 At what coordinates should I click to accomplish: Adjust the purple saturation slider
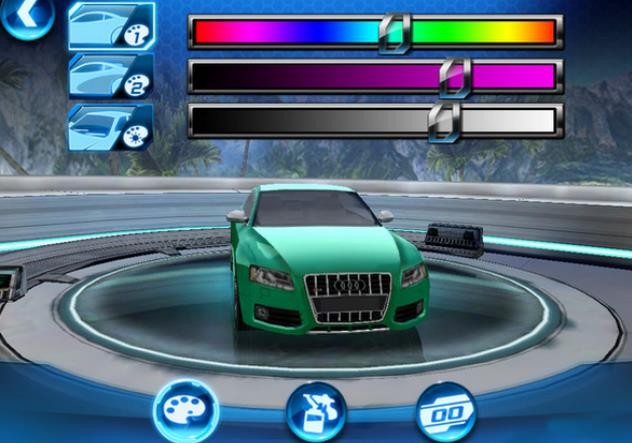(374, 76)
